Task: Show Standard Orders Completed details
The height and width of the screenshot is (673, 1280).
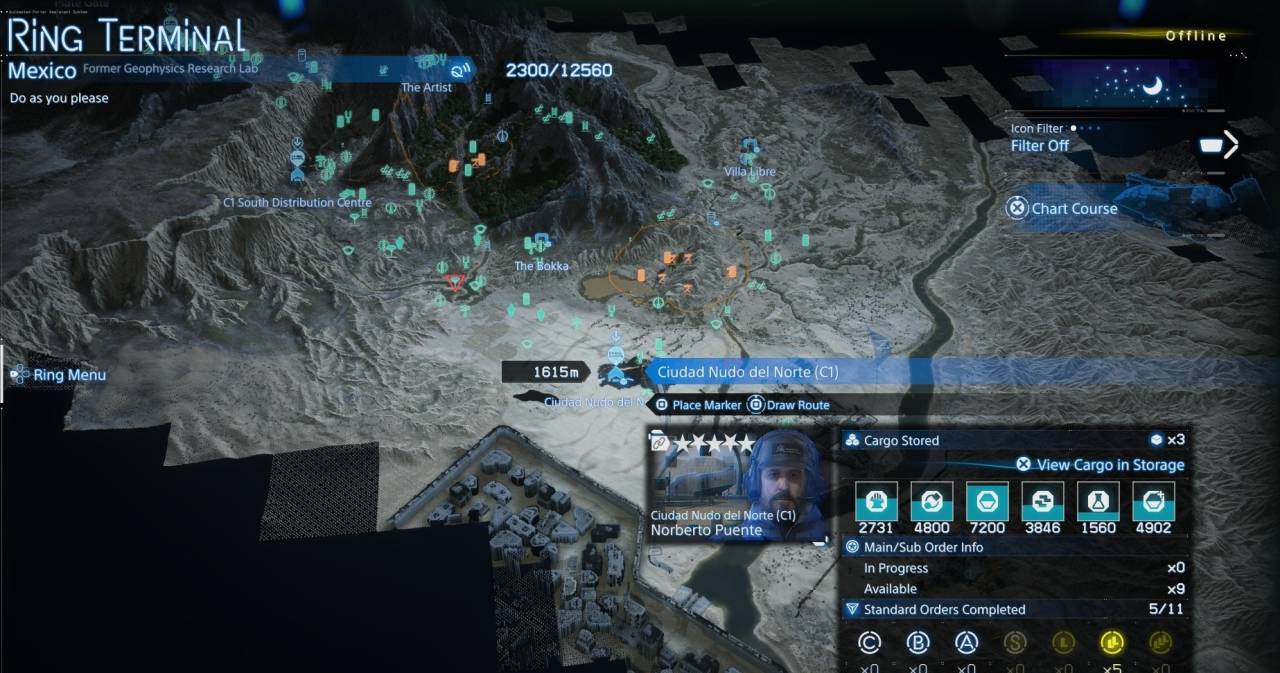Action: click(943, 609)
